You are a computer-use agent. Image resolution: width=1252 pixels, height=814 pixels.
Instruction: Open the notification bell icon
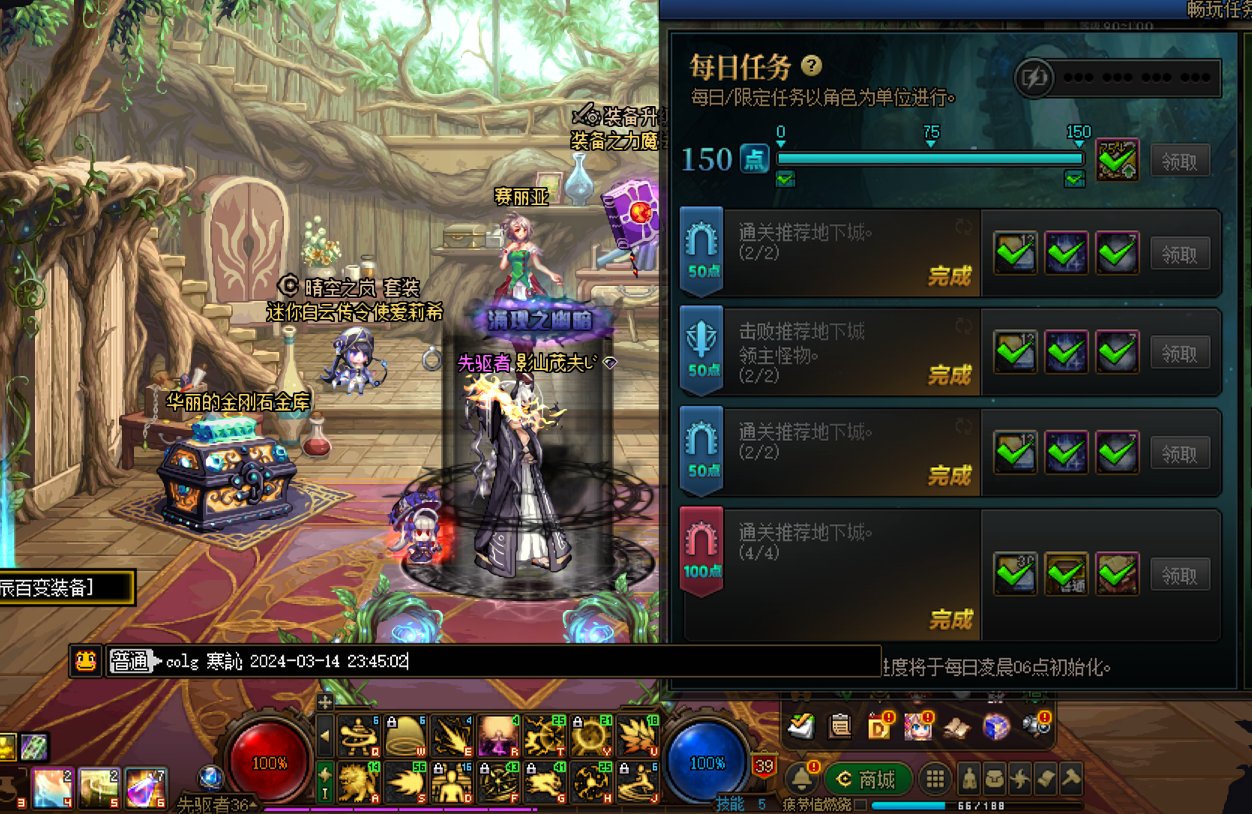(x=800, y=778)
